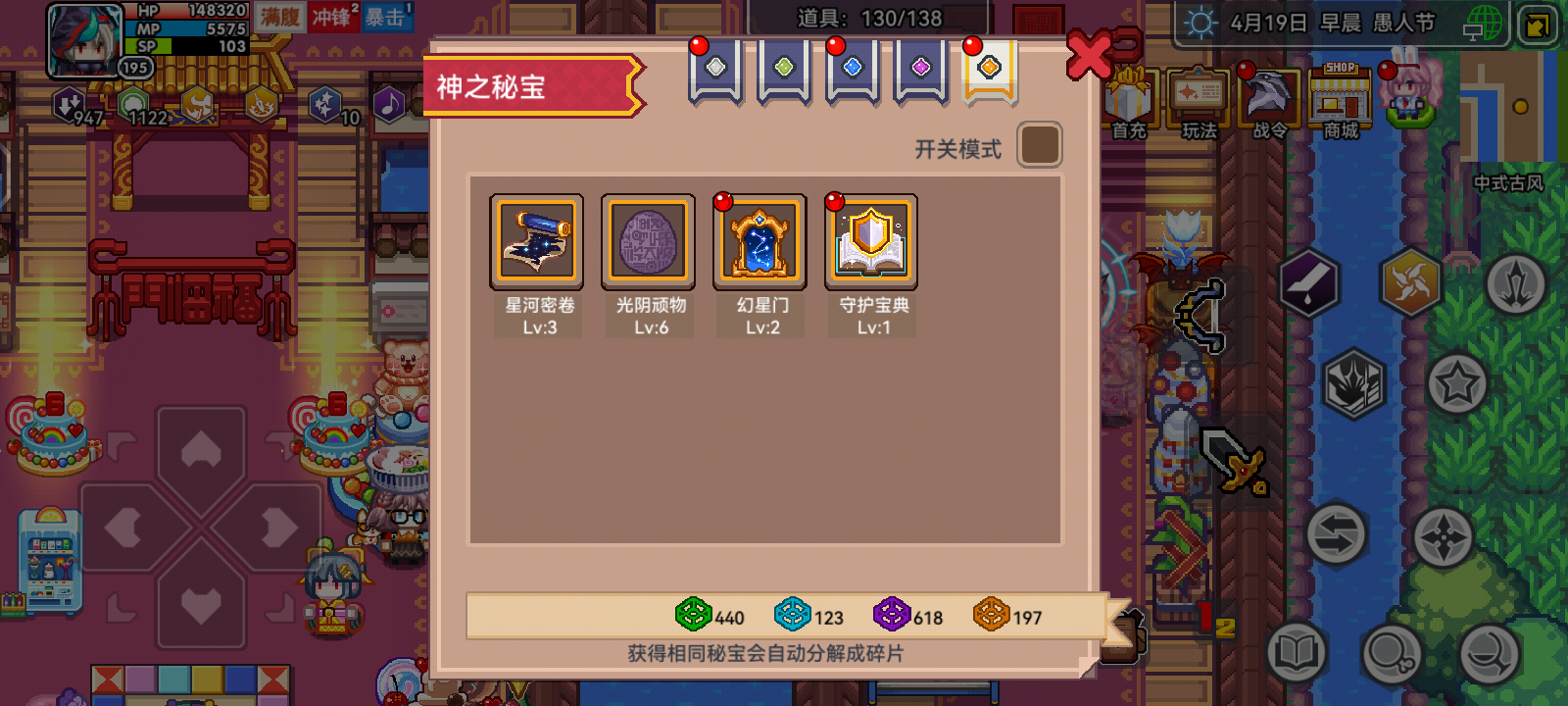Screen dimensions: 1568x706
Task: Switch to the green gem fragment tab
Action: coord(782,69)
